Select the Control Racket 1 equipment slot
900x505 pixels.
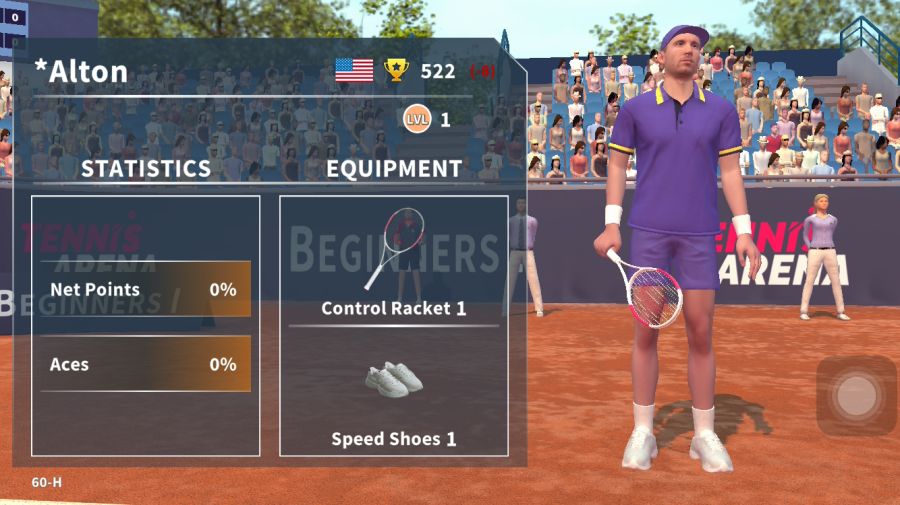coord(393,262)
